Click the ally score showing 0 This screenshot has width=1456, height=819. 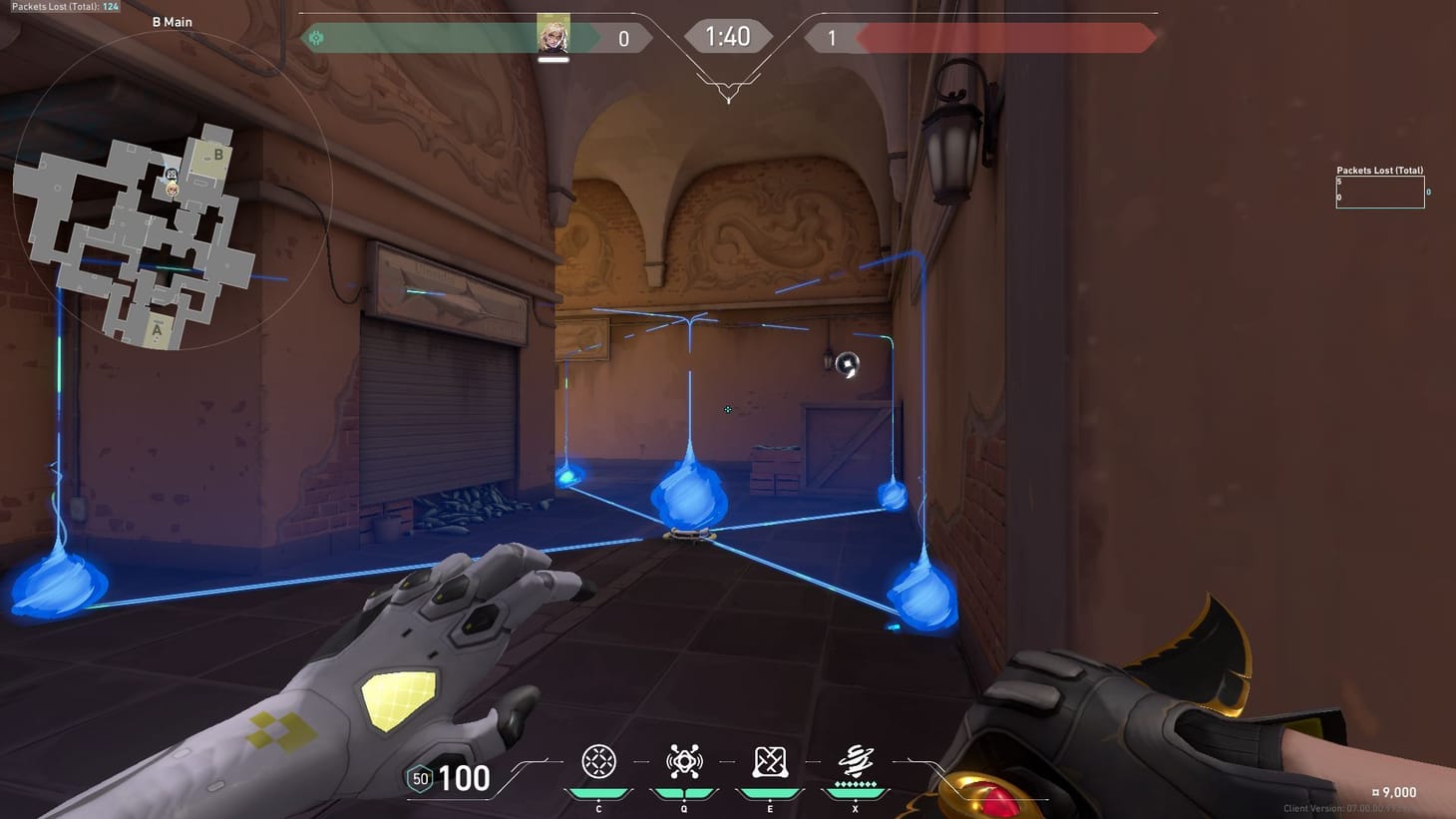click(x=623, y=37)
